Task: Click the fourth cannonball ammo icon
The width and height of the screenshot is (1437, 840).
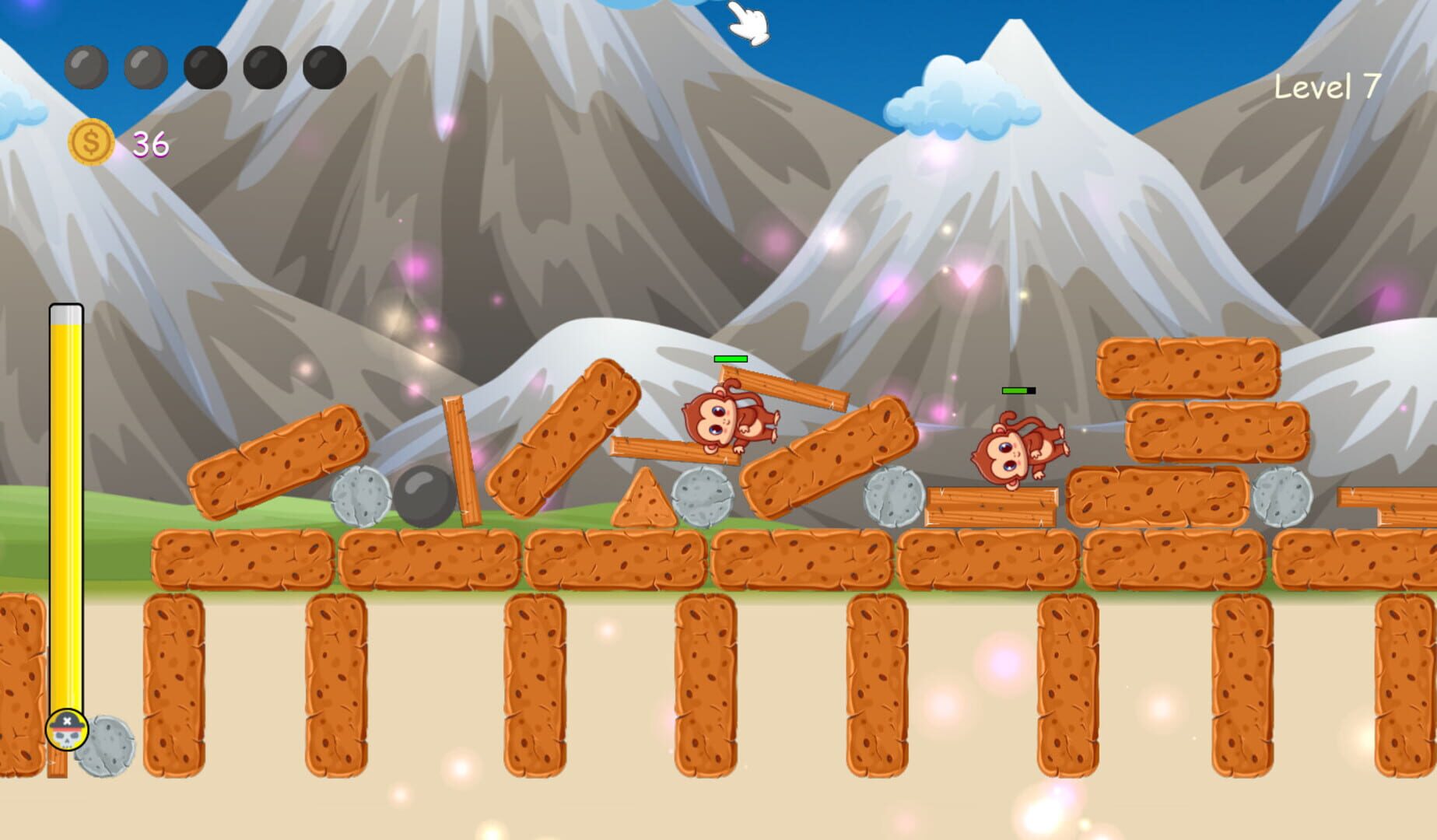Action: (x=263, y=66)
